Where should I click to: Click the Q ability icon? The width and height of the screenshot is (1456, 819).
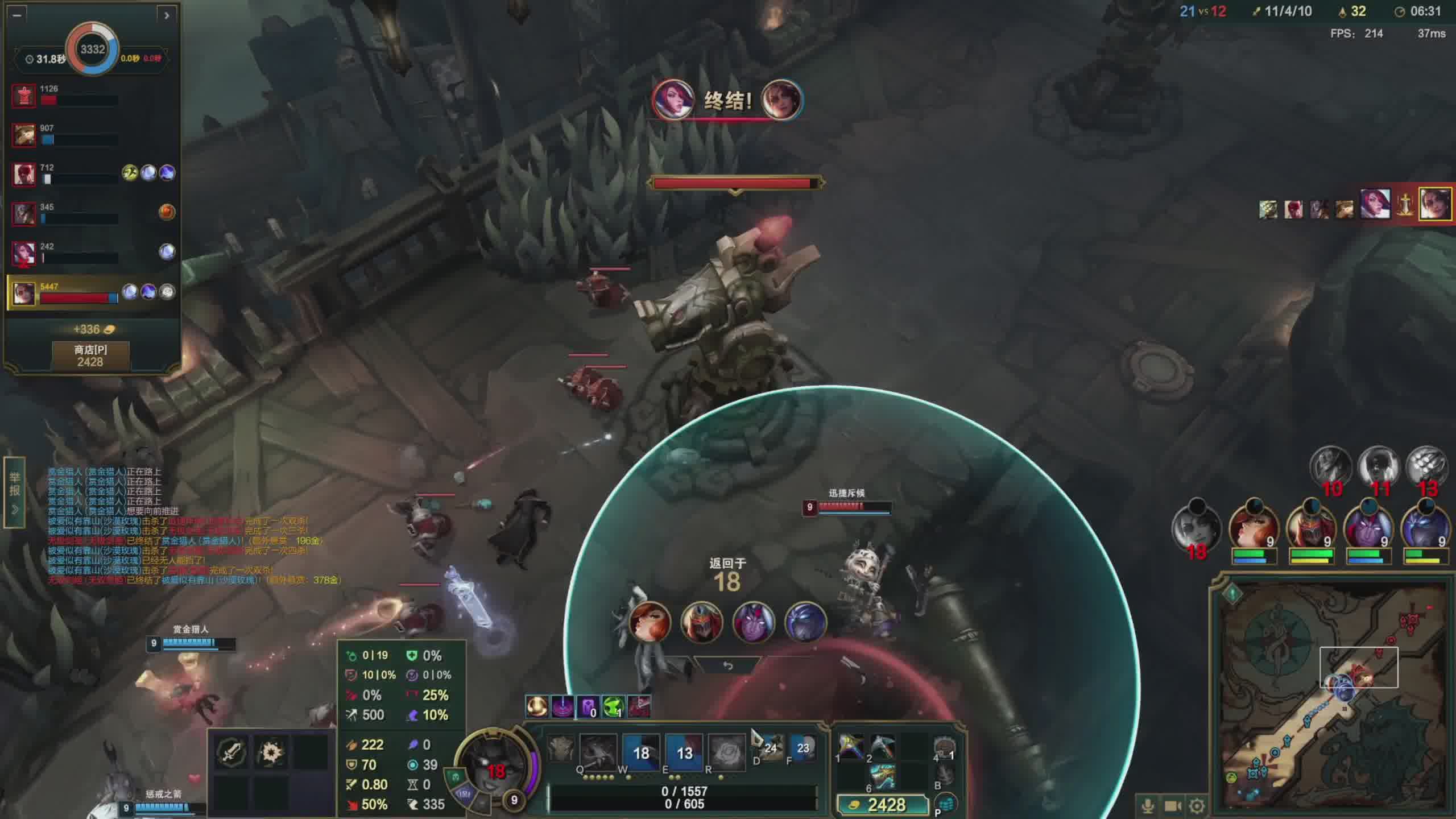click(x=598, y=752)
